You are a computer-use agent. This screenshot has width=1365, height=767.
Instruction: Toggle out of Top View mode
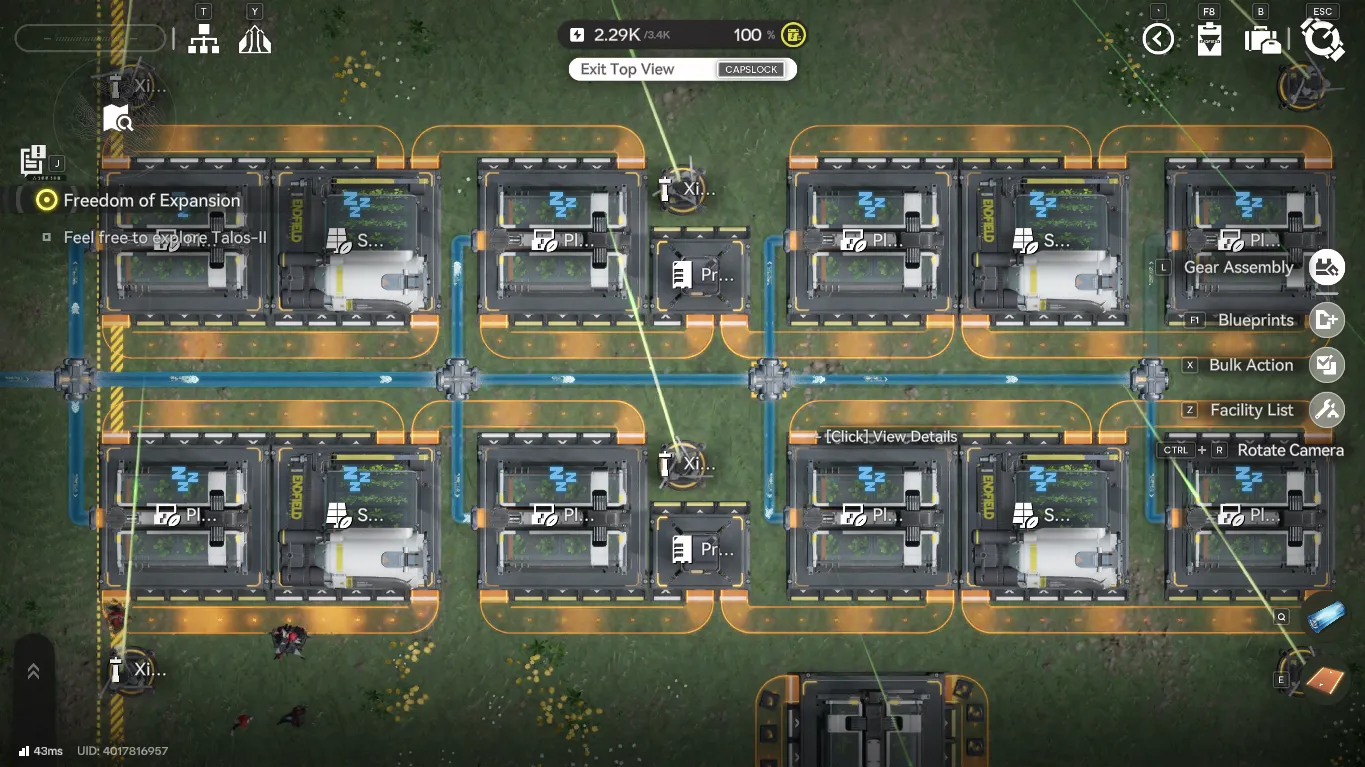(682, 69)
